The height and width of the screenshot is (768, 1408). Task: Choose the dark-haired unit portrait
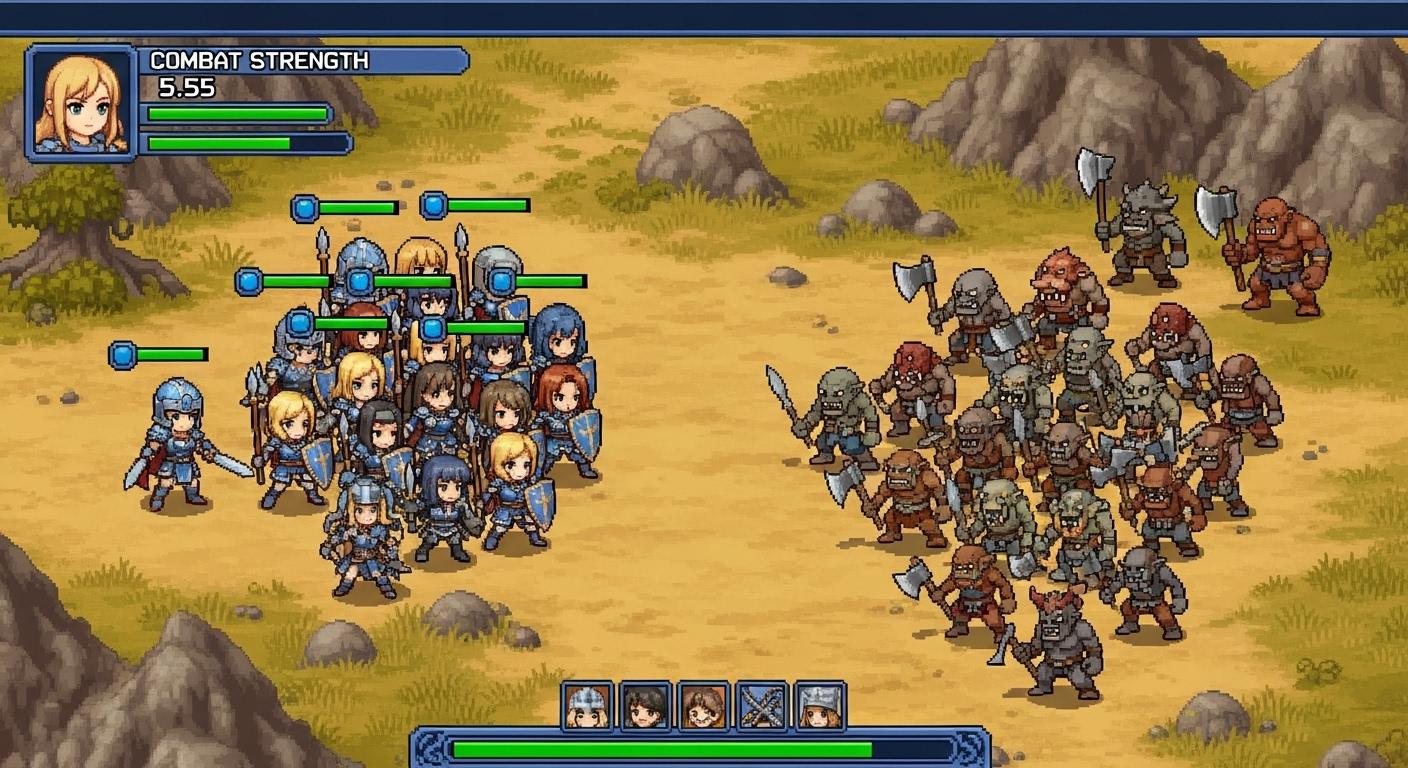click(645, 706)
